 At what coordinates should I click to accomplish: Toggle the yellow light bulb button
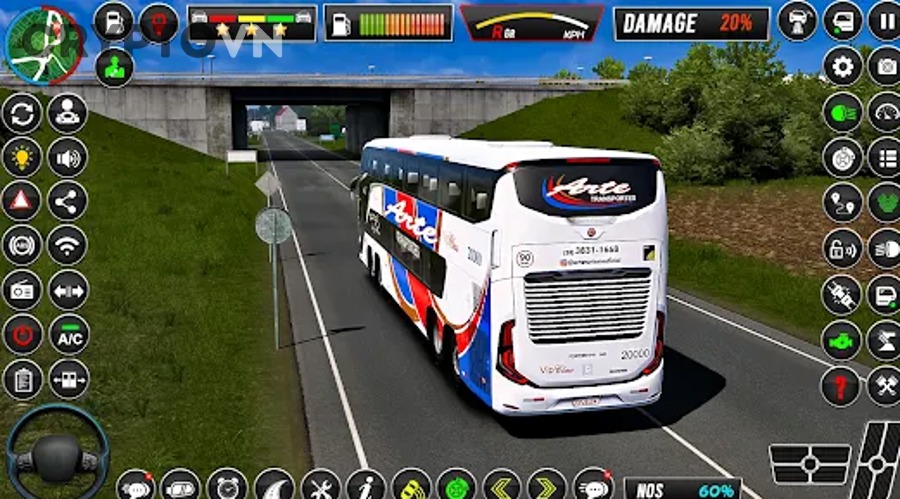(22, 157)
